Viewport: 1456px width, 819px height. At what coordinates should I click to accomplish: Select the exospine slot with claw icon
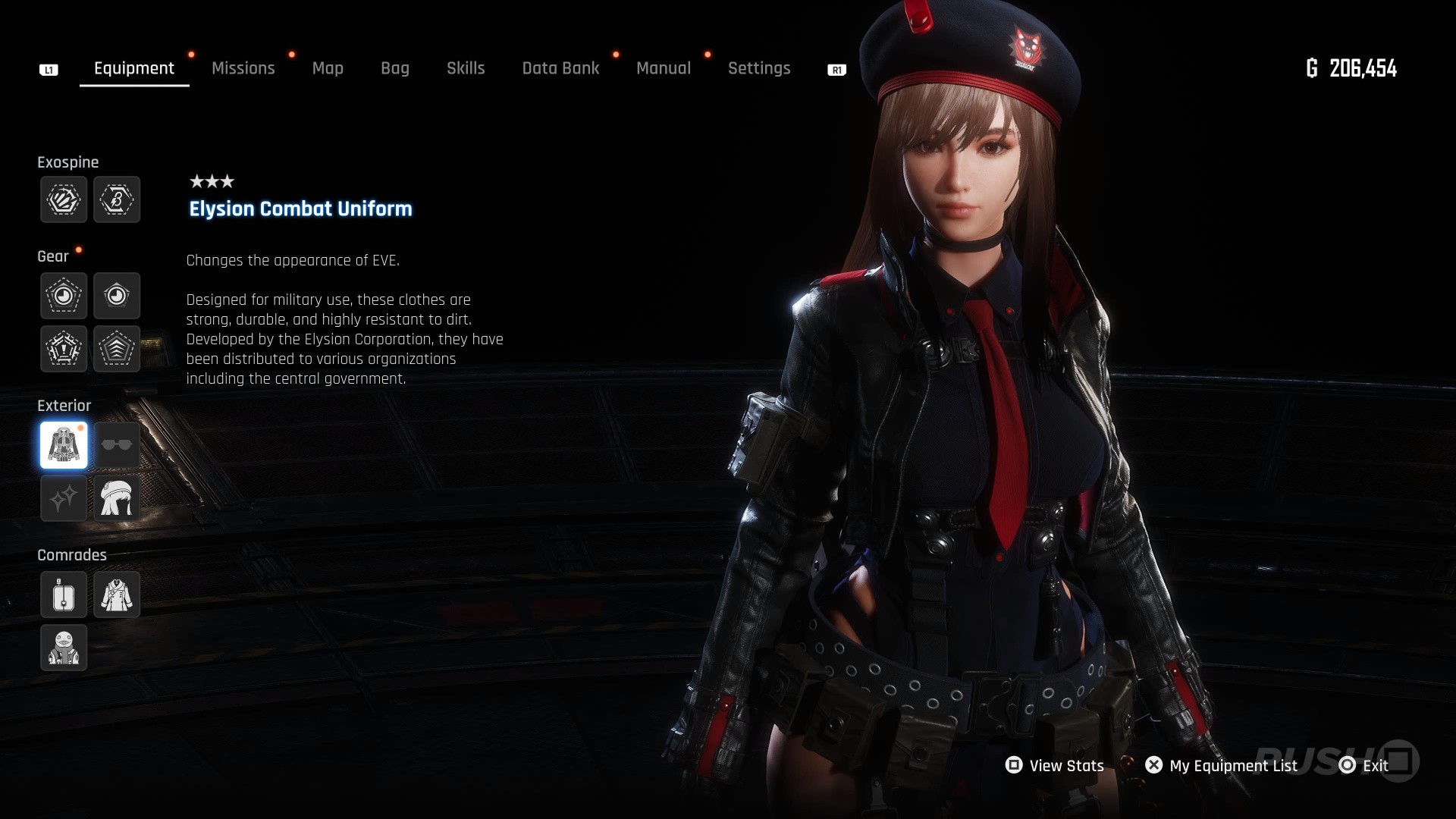point(64,199)
